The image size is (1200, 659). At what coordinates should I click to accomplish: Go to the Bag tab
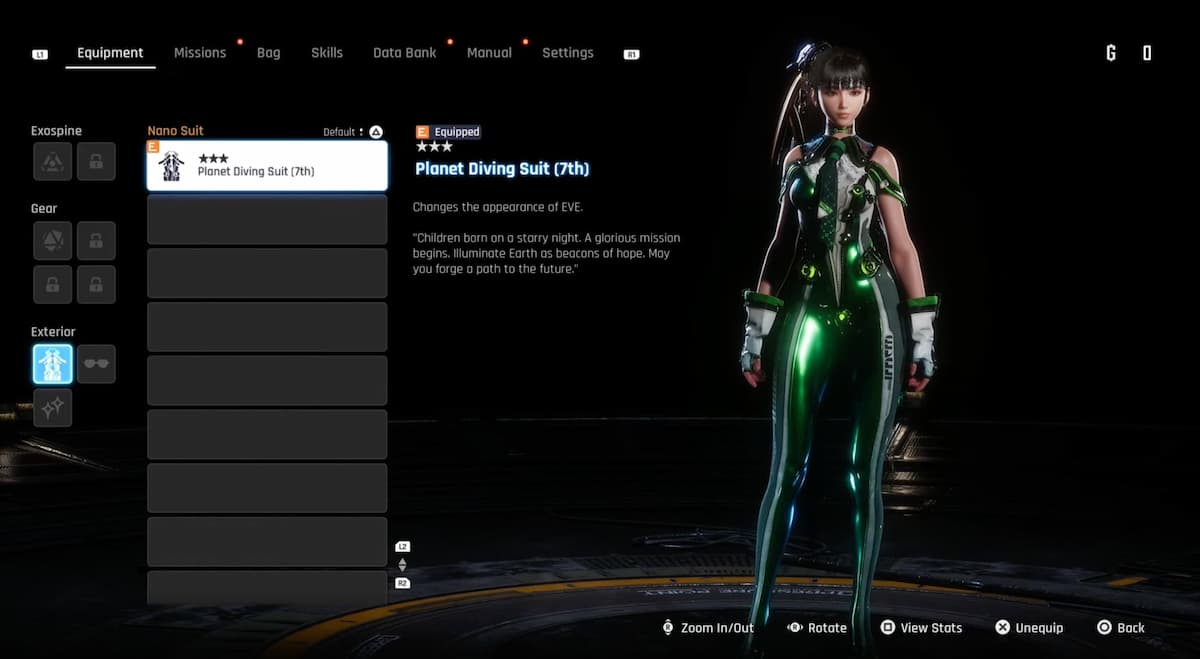(x=268, y=53)
